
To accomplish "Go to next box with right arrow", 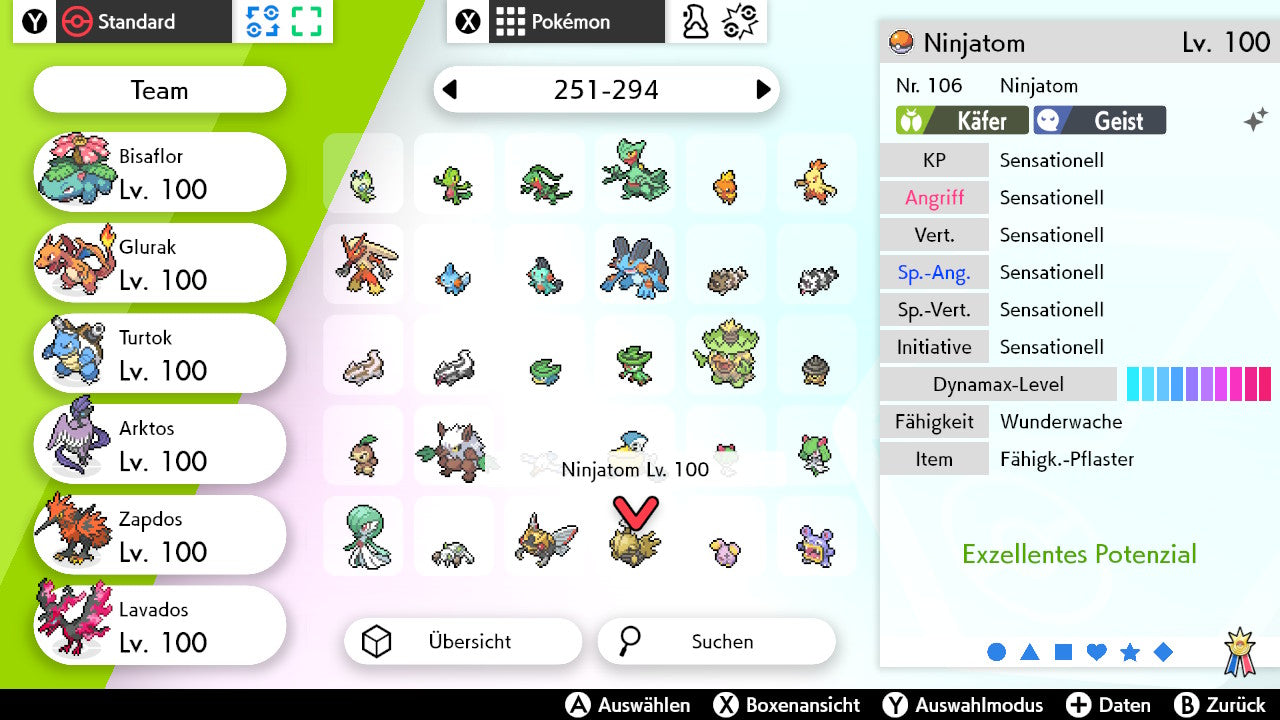I will (763, 90).
